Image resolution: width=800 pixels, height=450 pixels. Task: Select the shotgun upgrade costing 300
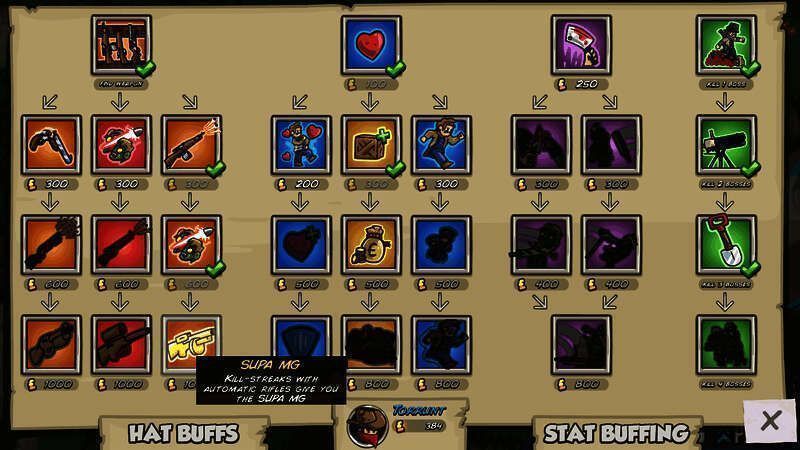(51, 144)
